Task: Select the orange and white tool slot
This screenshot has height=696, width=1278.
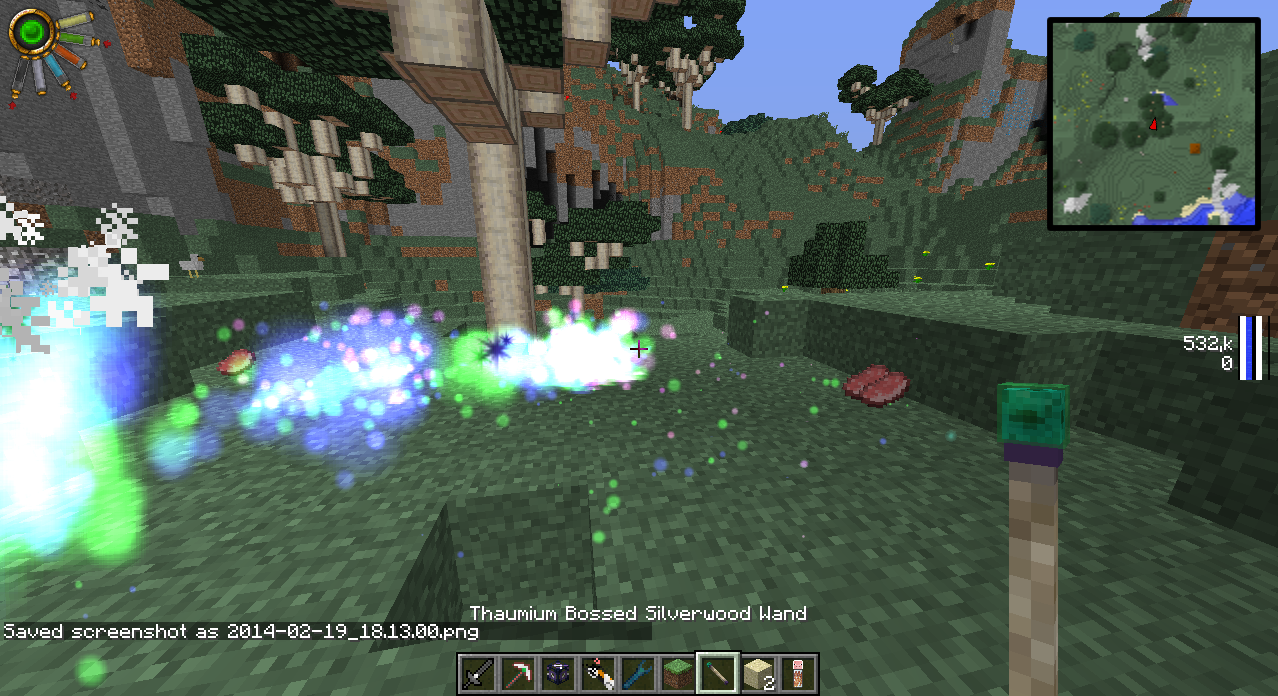Action: tap(598, 674)
